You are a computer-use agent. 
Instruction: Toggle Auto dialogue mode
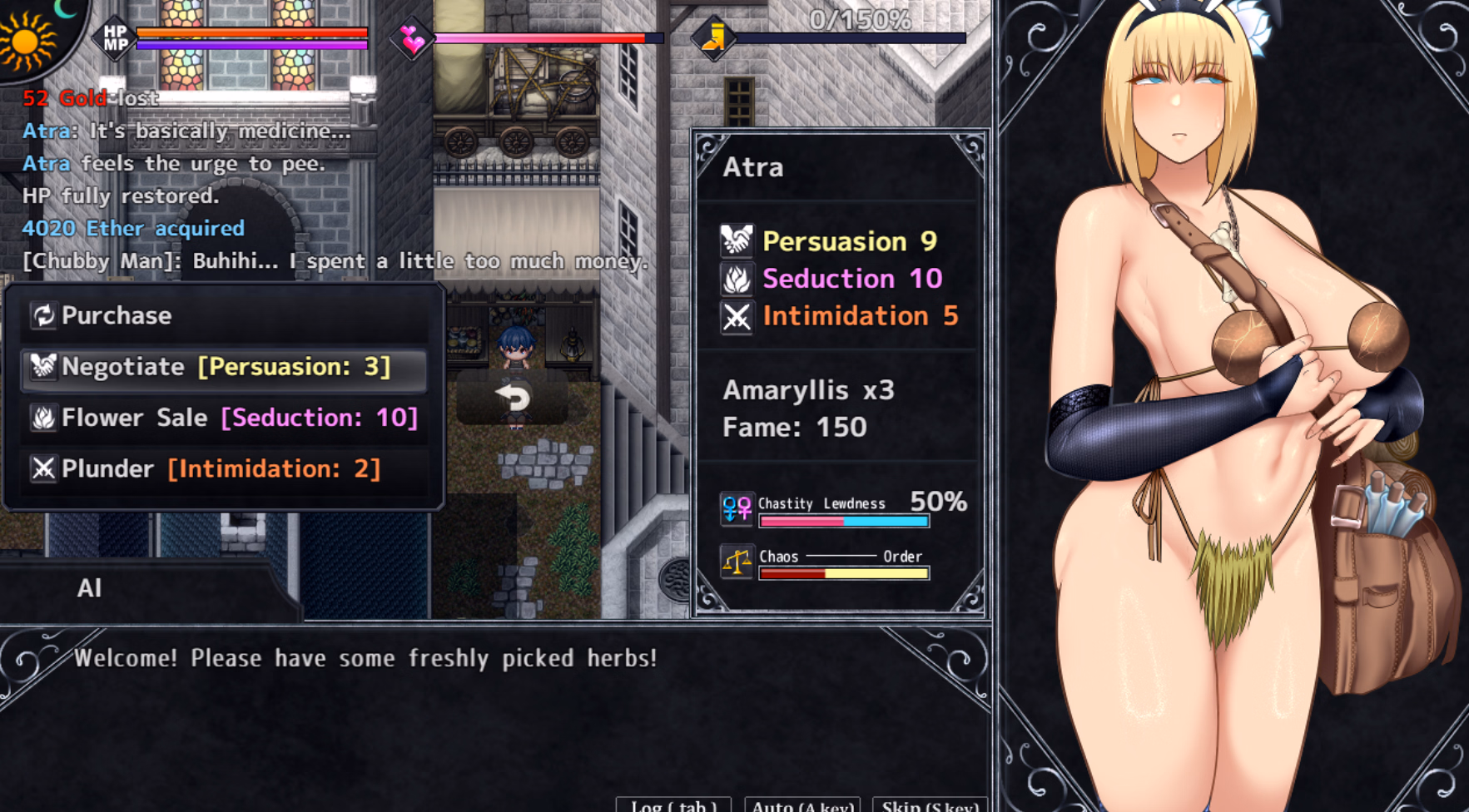802,805
